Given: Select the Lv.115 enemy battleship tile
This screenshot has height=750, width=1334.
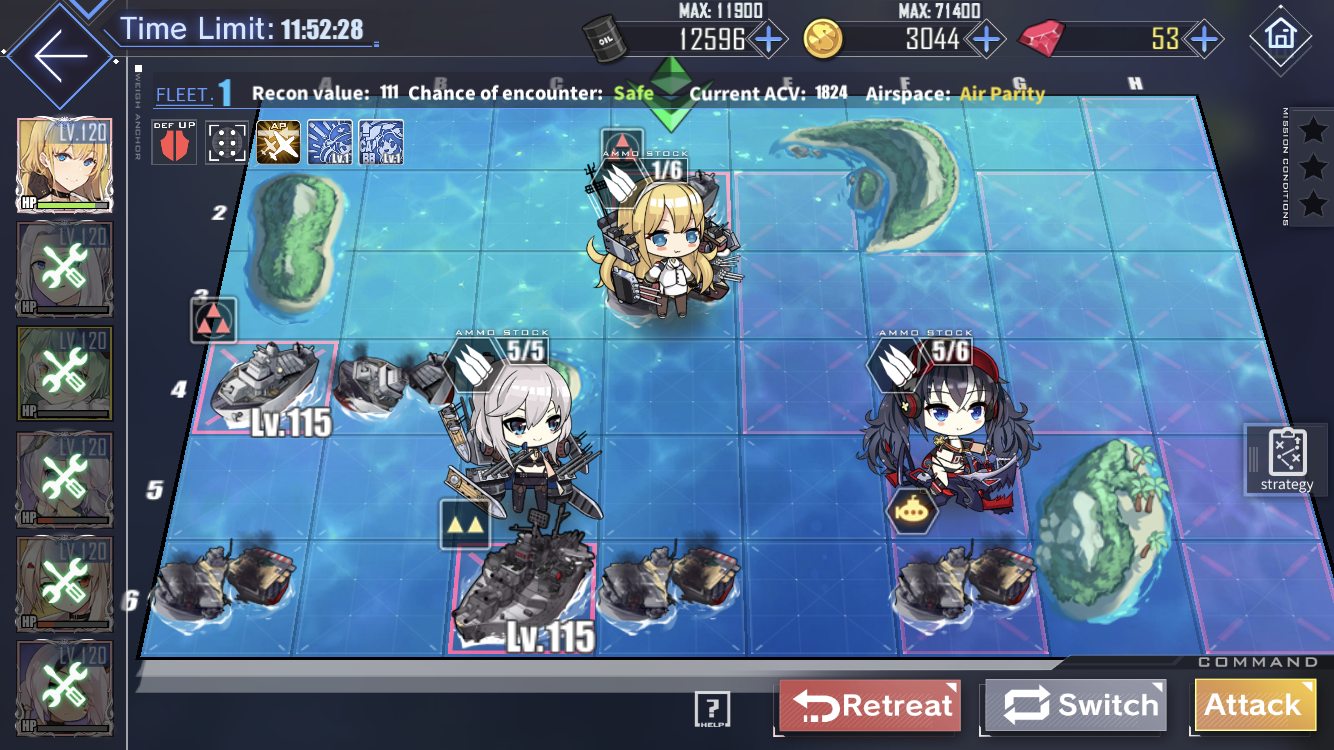Looking at the screenshot, I should tap(523, 595).
